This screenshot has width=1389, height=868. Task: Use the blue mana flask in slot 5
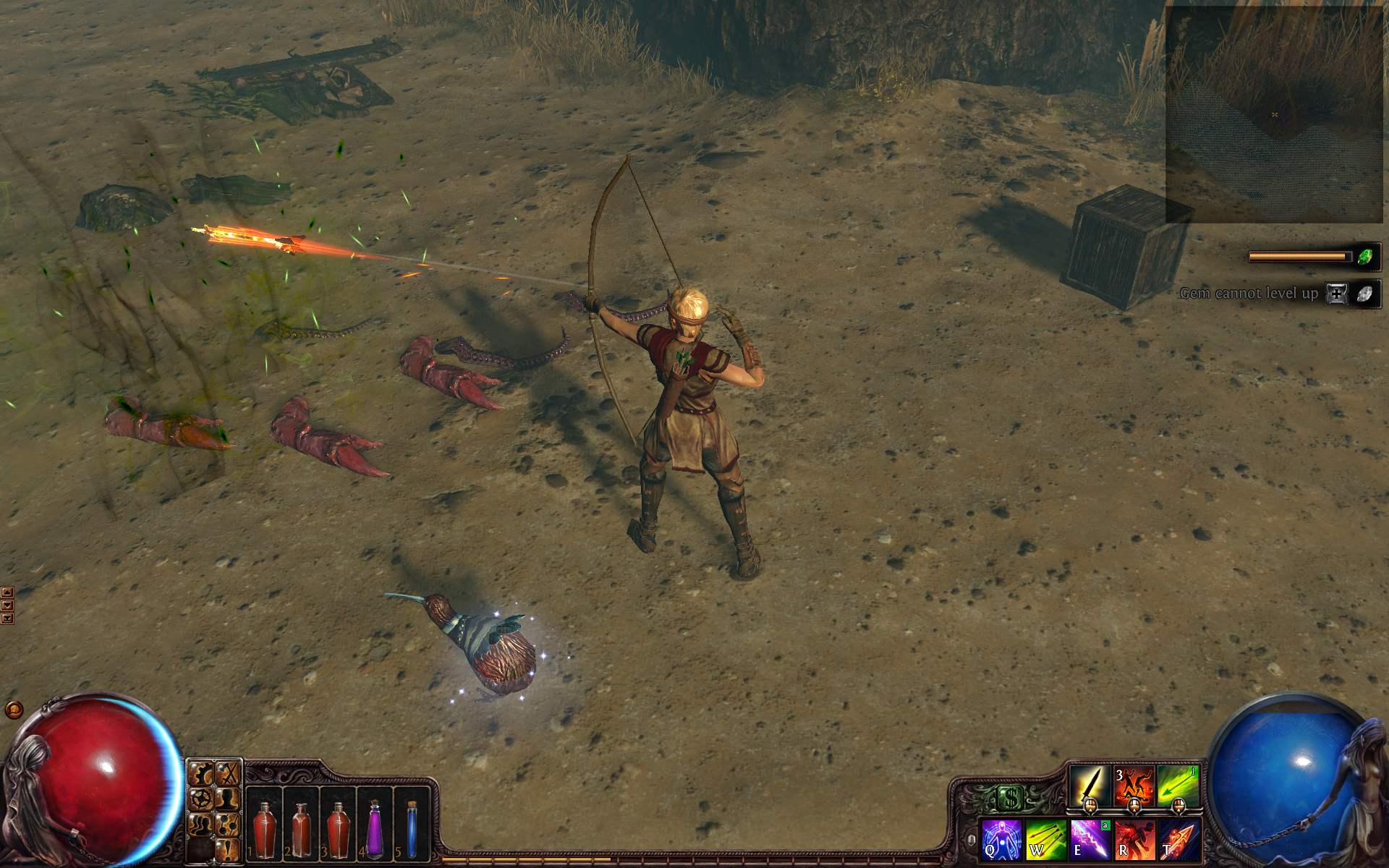point(412,829)
